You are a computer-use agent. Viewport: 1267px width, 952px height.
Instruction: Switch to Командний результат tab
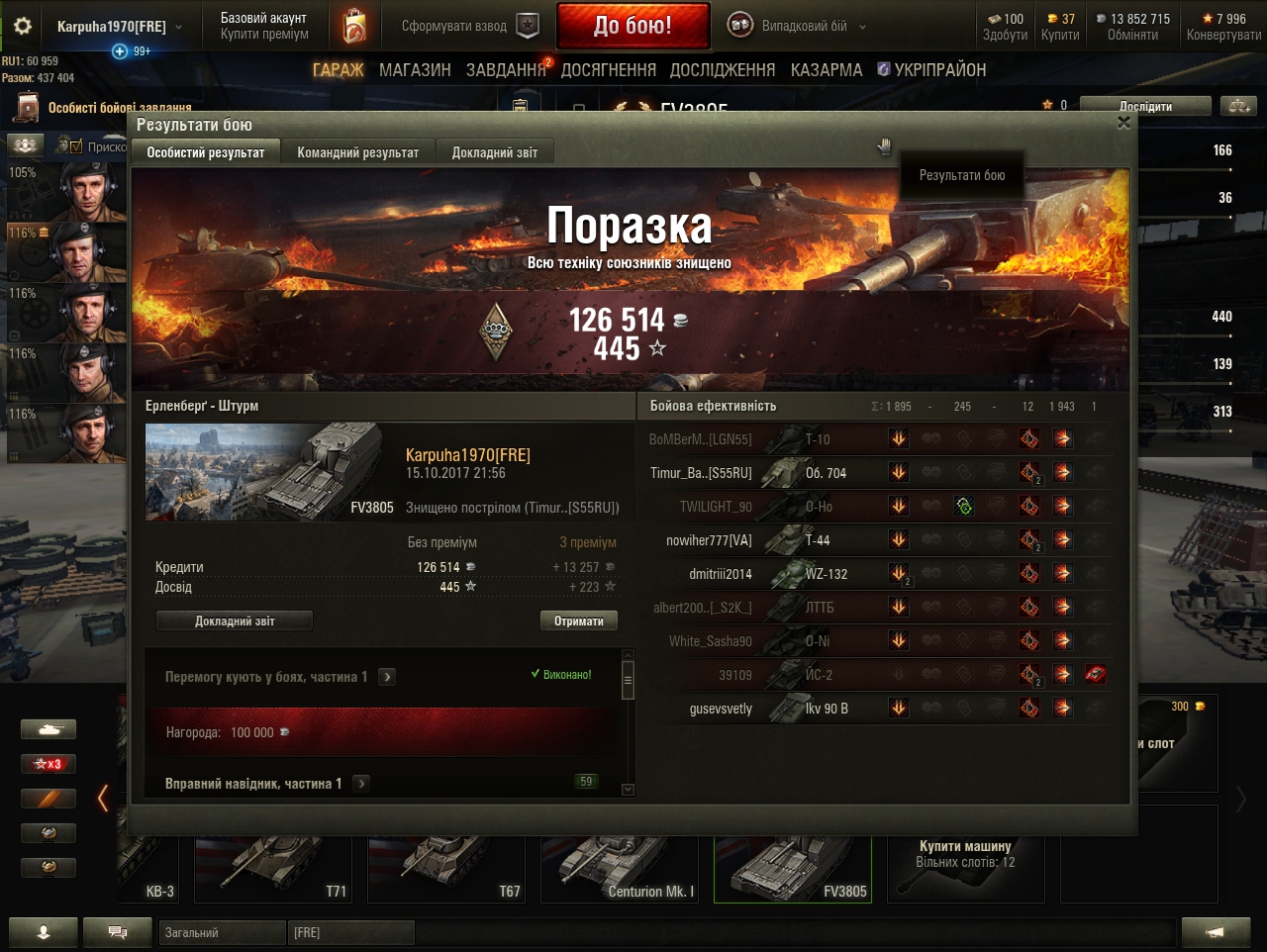pyautogui.click(x=357, y=152)
